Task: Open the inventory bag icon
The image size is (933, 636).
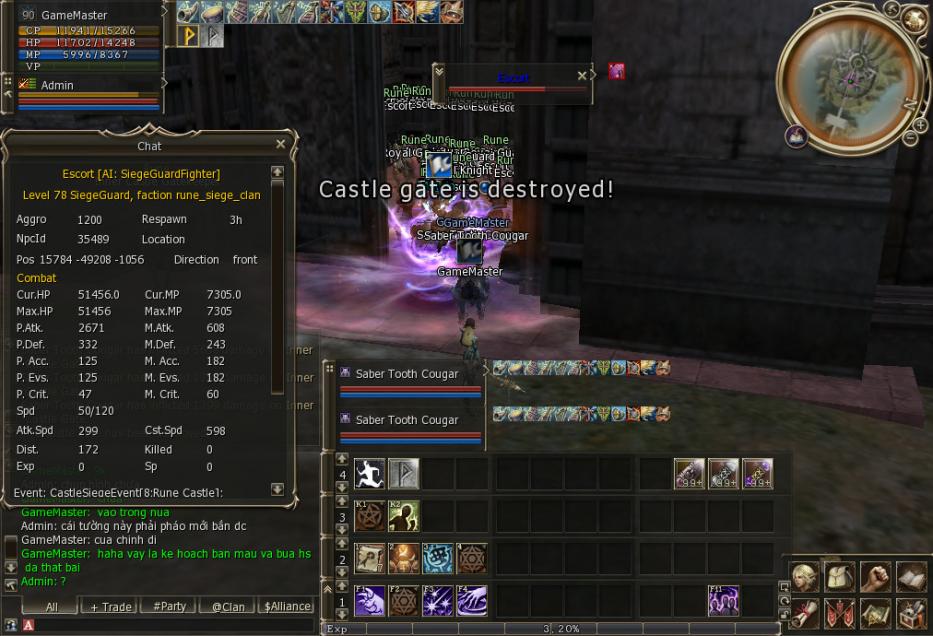Action: pyautogui.click(x=841, y=577)
